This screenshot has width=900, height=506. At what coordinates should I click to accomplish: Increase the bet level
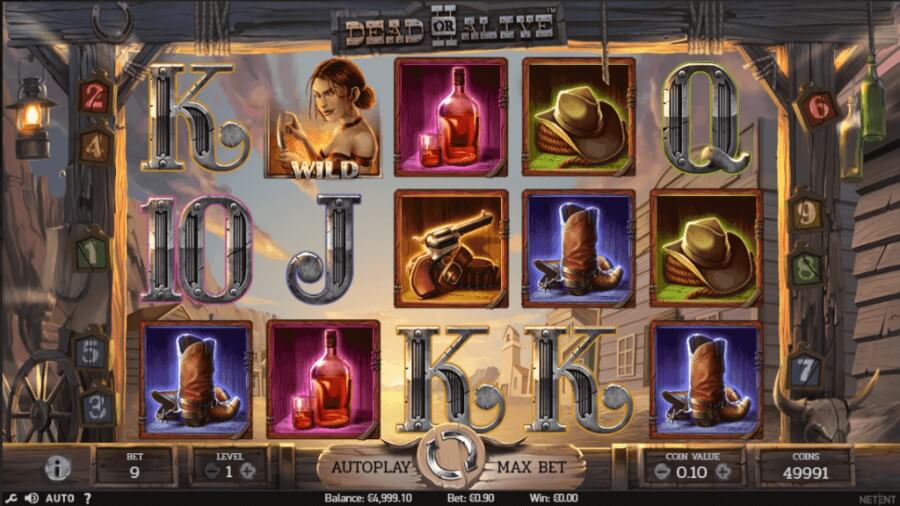click(x=248, y=471)
